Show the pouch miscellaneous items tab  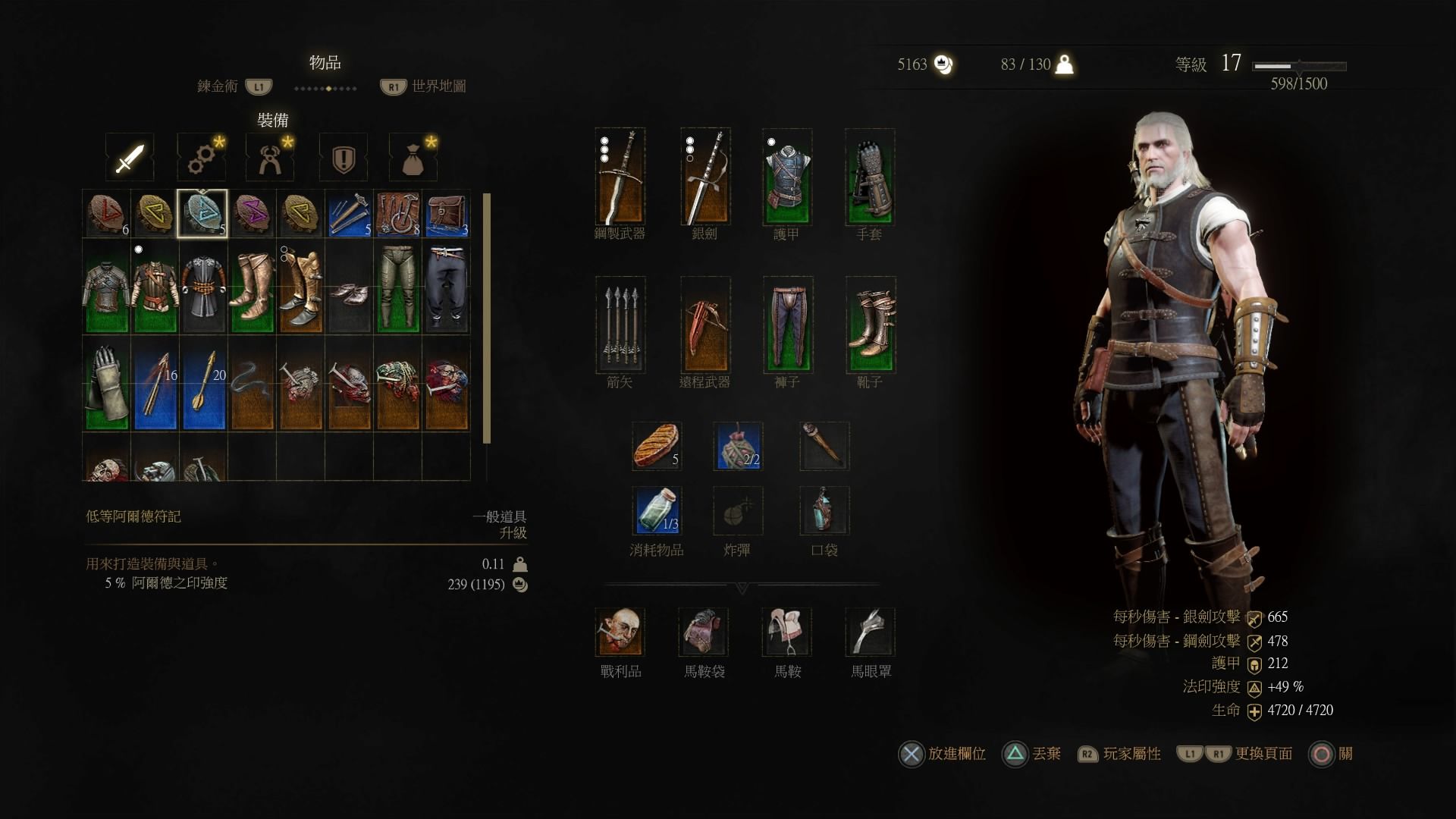tap(413, 158)
